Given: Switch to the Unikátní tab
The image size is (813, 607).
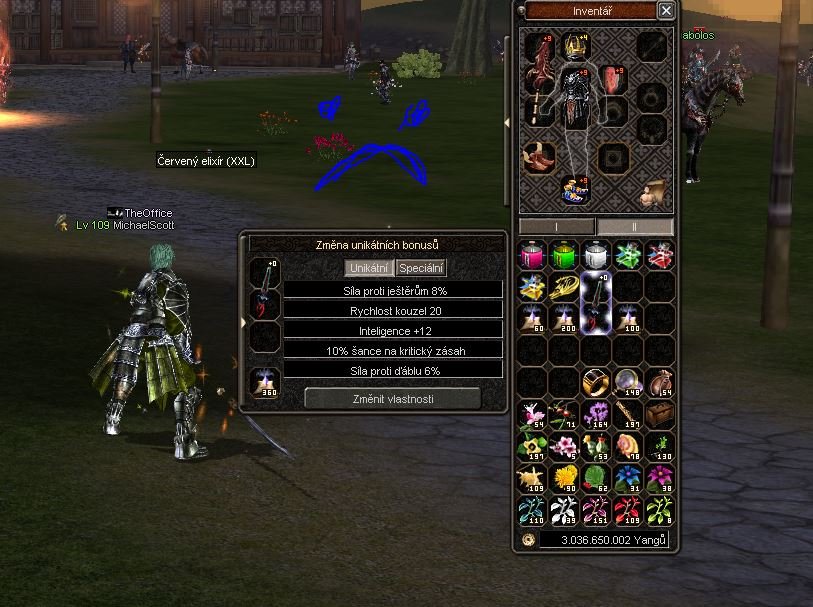Looking at the screenshot, I should click(369, 268).
